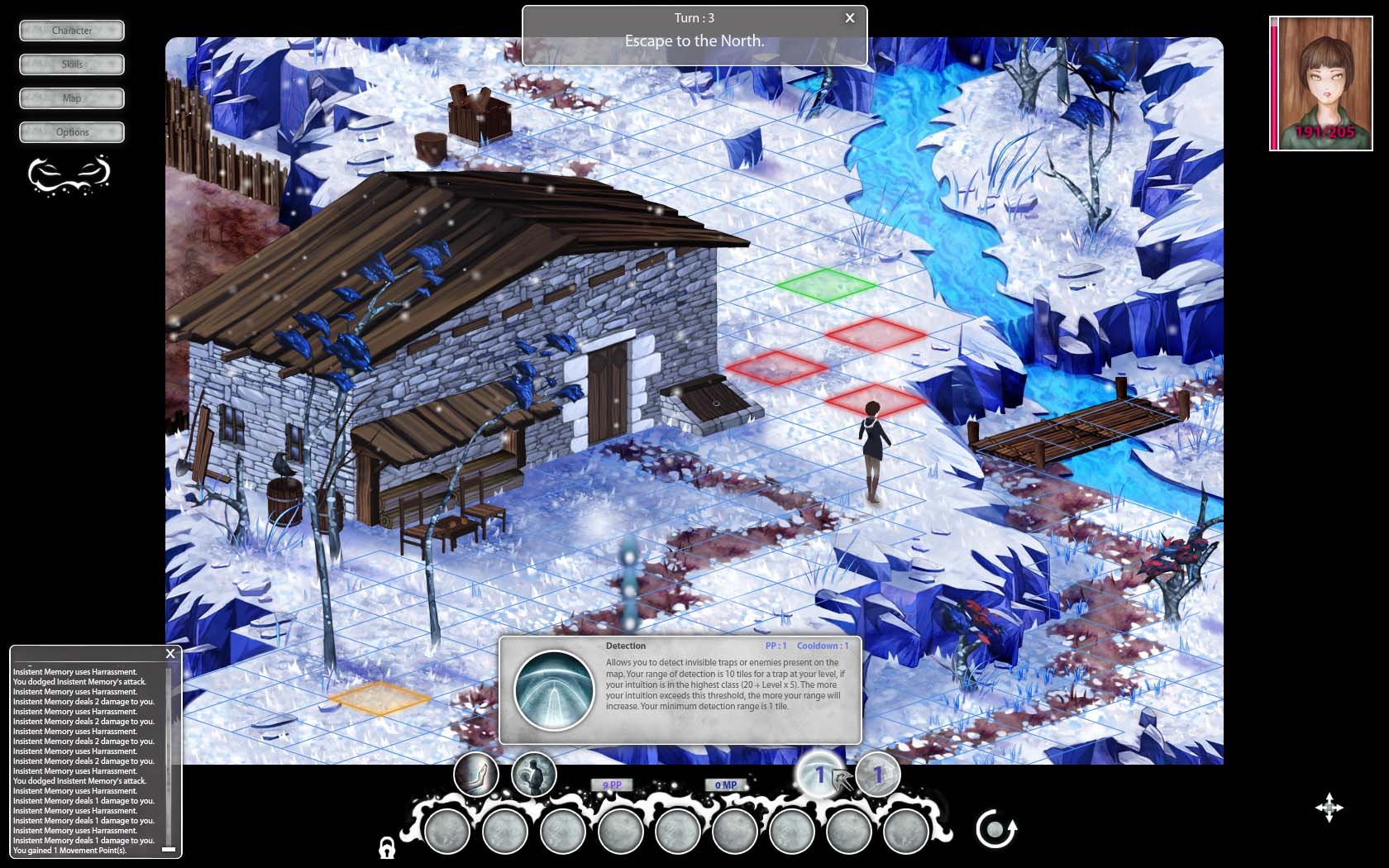
Task: Open the Skills menu
Action: click(x=71, y=64)
